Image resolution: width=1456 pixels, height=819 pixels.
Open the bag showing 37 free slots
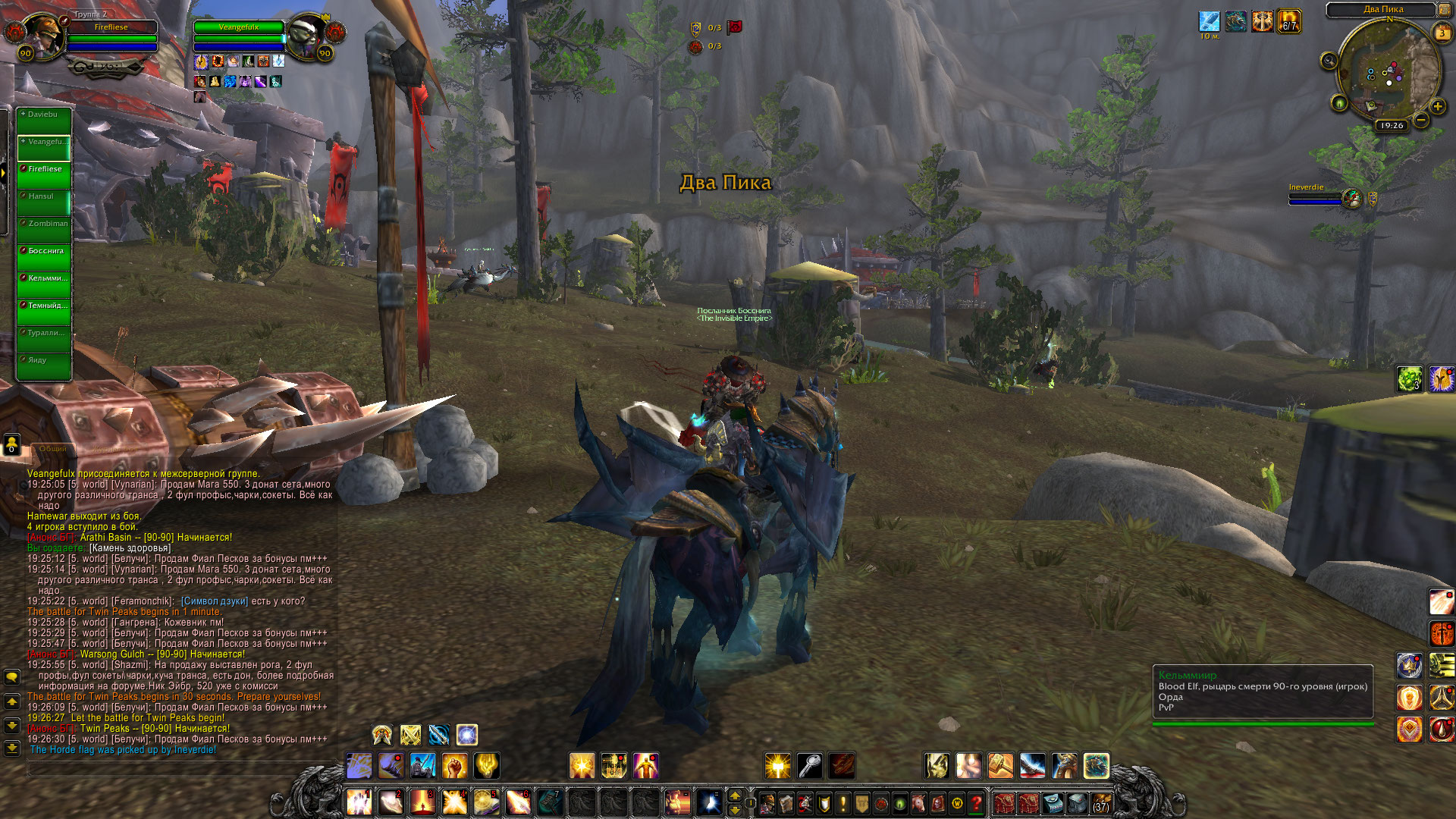(1100, 802)
